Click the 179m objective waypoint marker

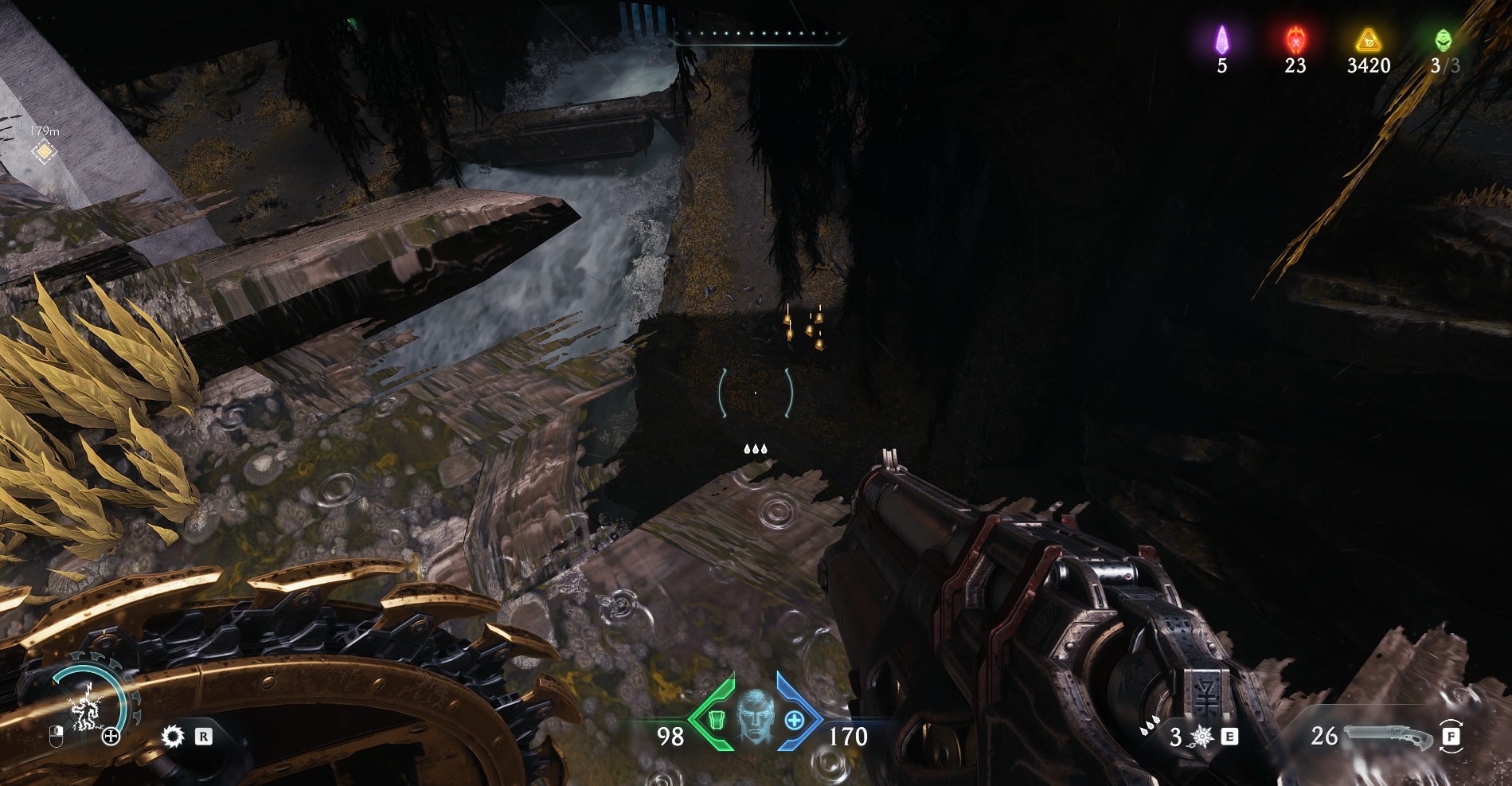[x=45, y=151]
